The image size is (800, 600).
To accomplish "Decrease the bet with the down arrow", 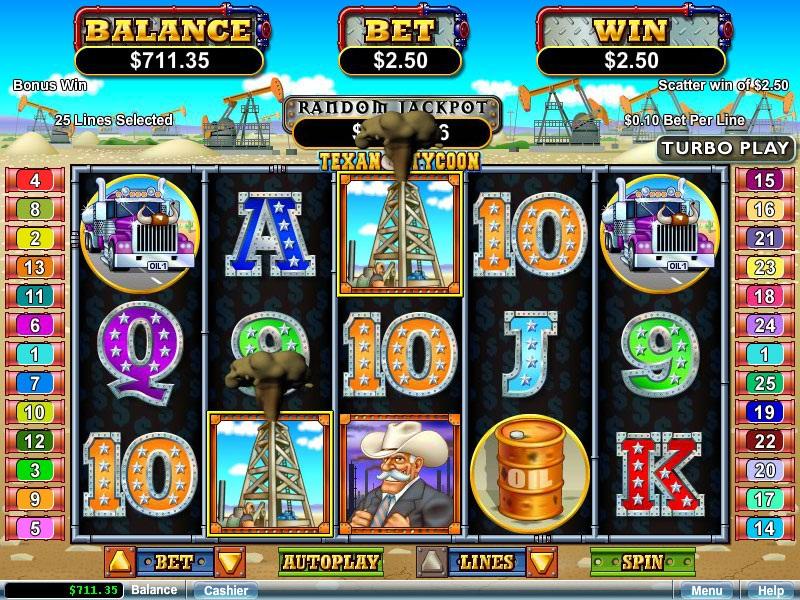I will [230, 562].
